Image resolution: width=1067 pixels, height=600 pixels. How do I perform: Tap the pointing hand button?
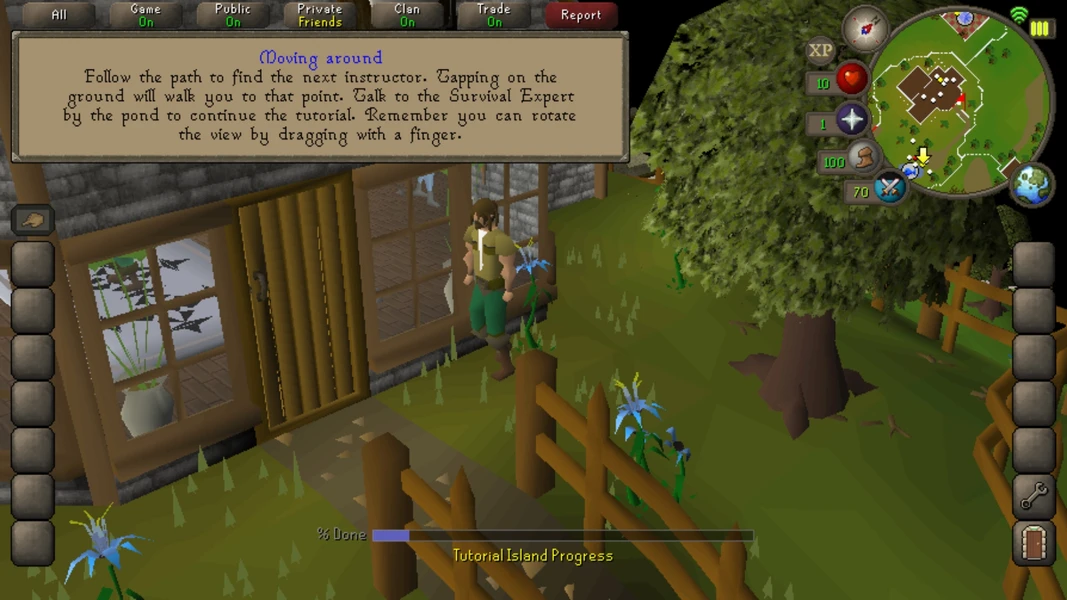(33, 220)
